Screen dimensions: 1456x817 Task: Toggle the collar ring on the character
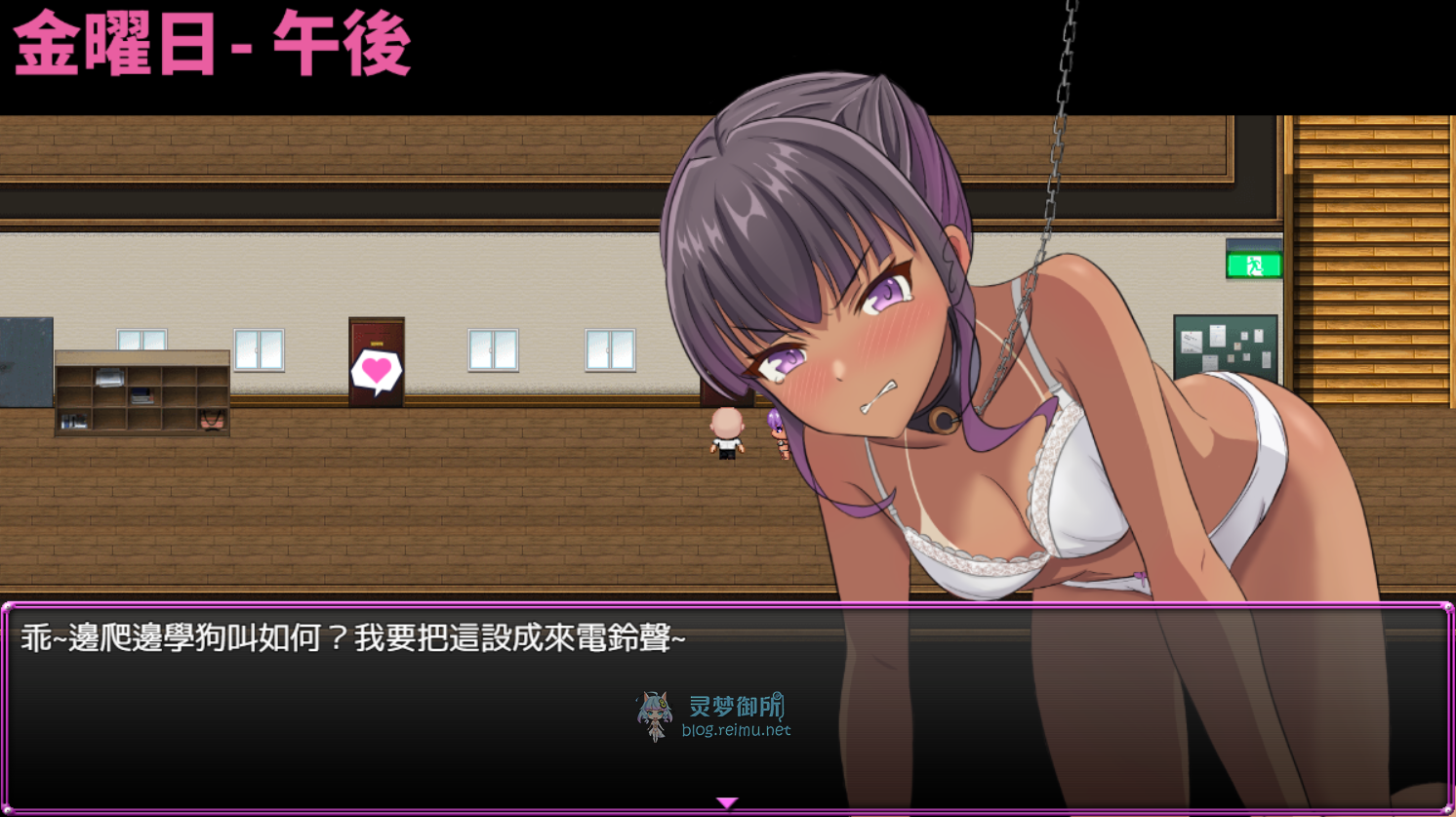click(943, 420)
